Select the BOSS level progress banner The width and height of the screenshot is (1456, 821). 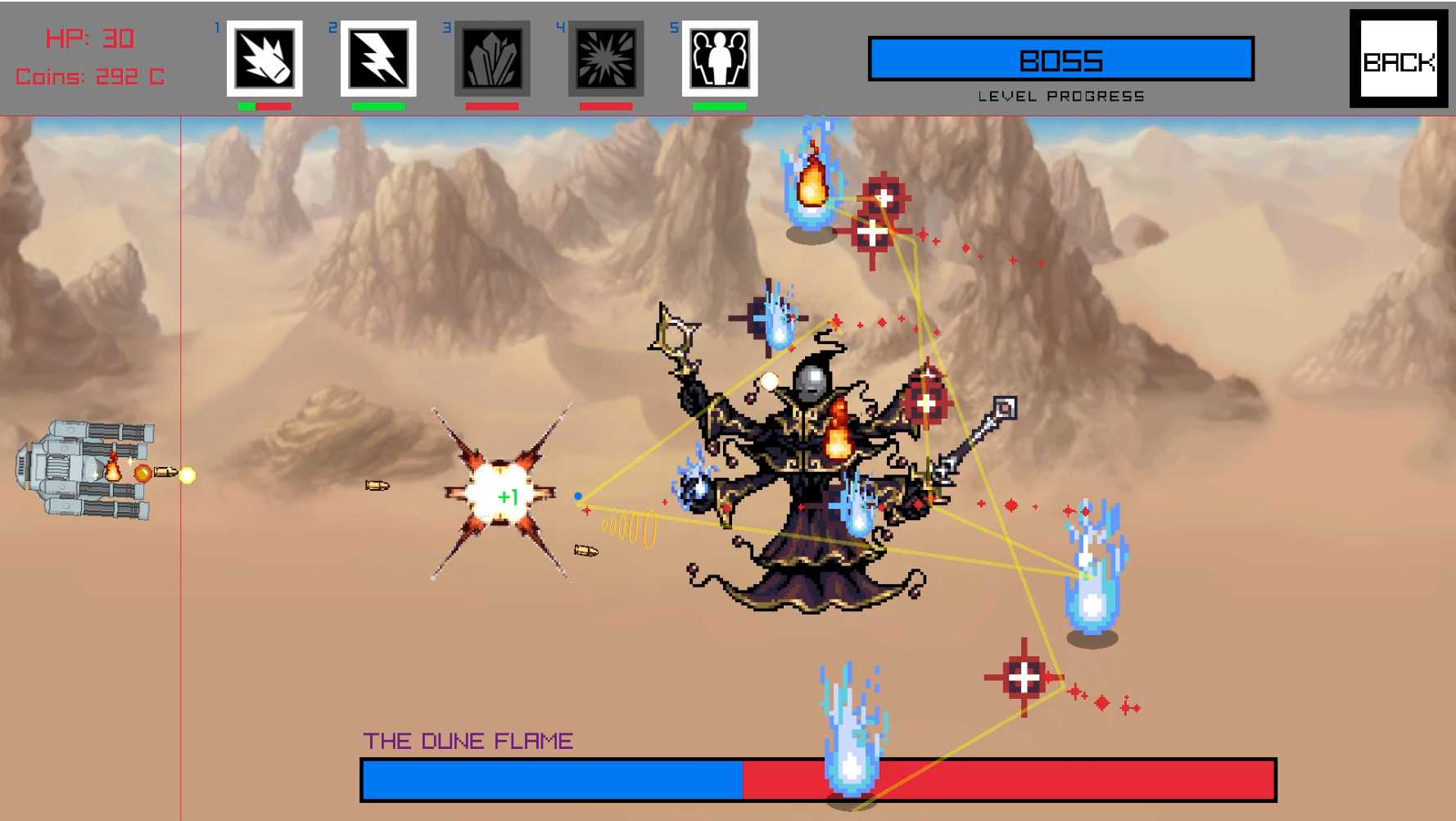(1060, 57)
